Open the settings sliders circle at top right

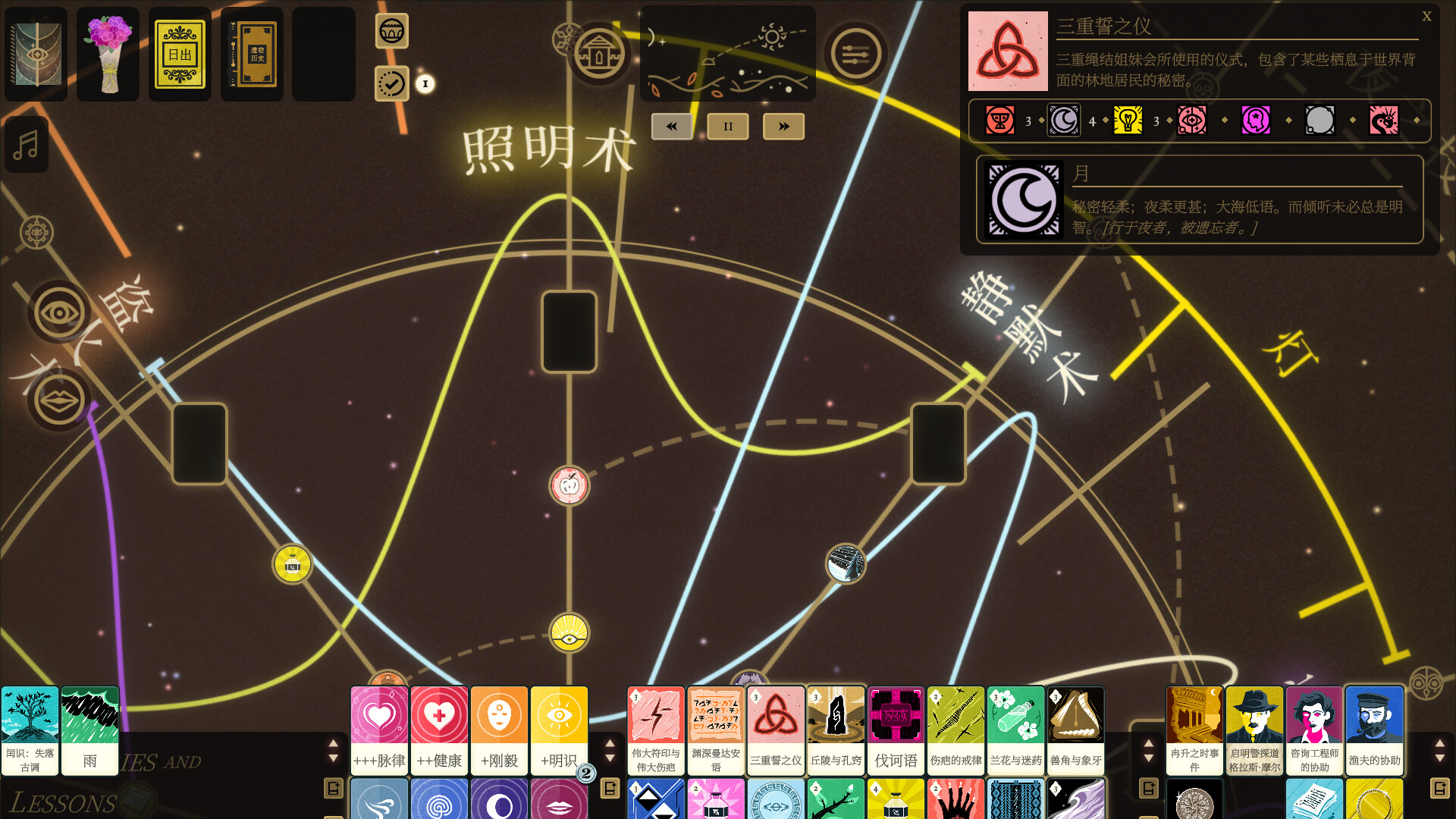click(856, 53)
